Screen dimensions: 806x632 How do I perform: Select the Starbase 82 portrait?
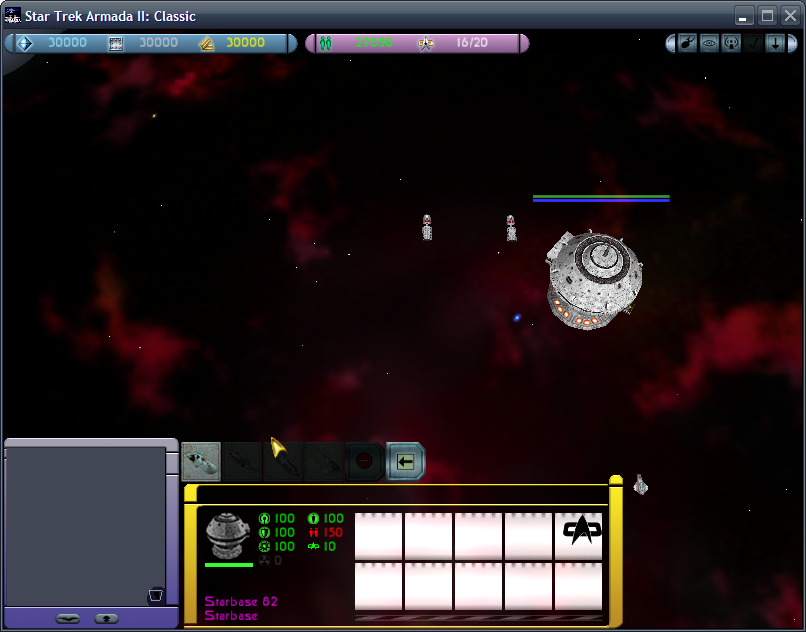click(x=228, y=535)
